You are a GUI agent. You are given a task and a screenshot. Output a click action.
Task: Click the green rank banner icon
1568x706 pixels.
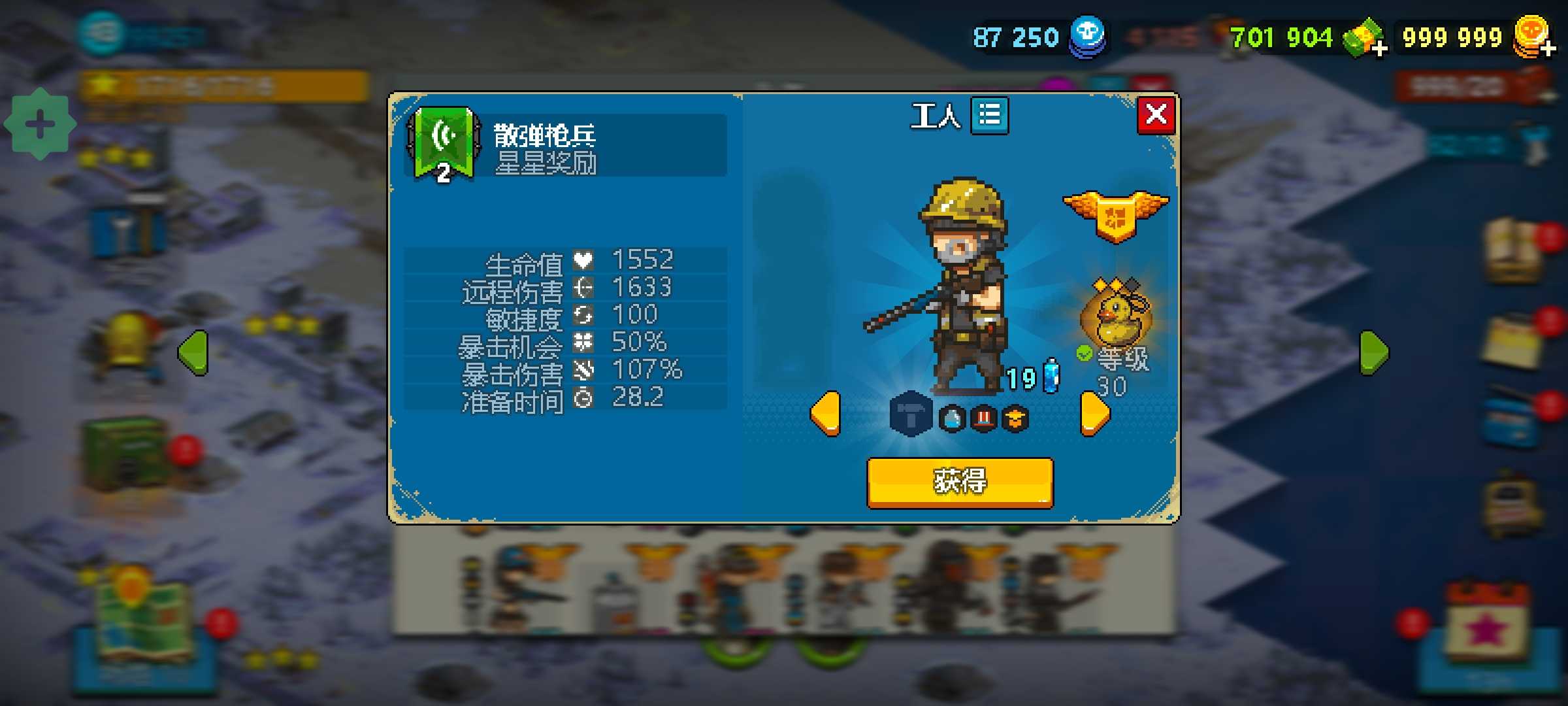(444, 144)
